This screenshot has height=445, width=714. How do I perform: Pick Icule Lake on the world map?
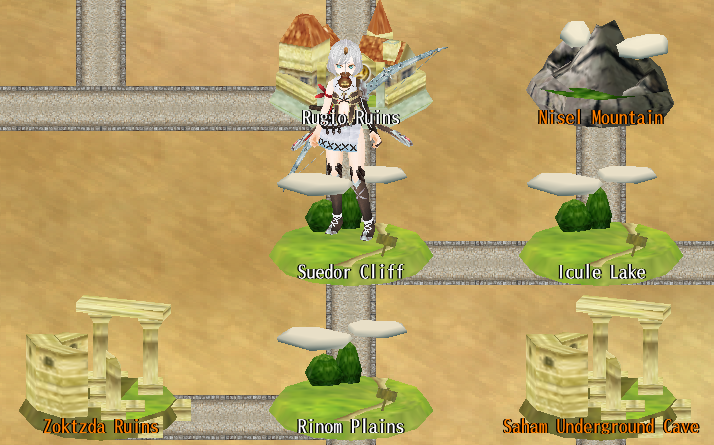601,271
